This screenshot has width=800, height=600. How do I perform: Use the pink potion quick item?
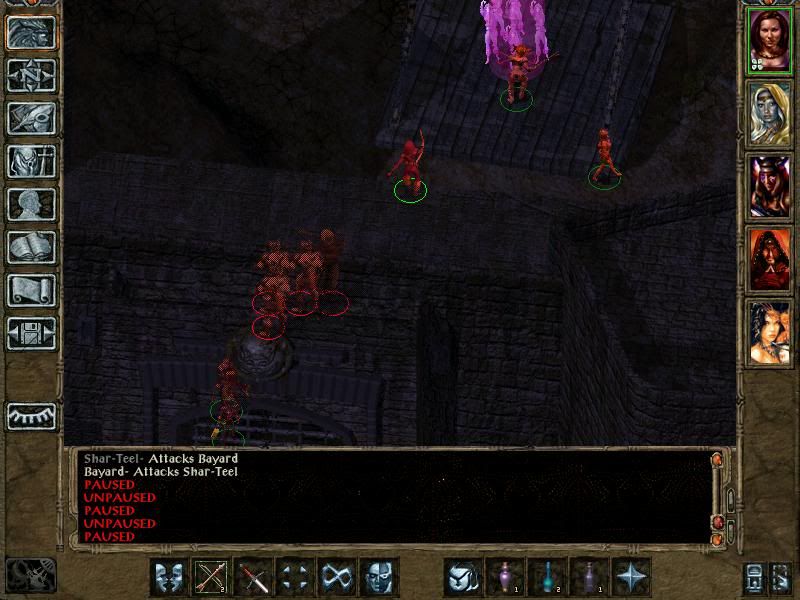(505, 577)
